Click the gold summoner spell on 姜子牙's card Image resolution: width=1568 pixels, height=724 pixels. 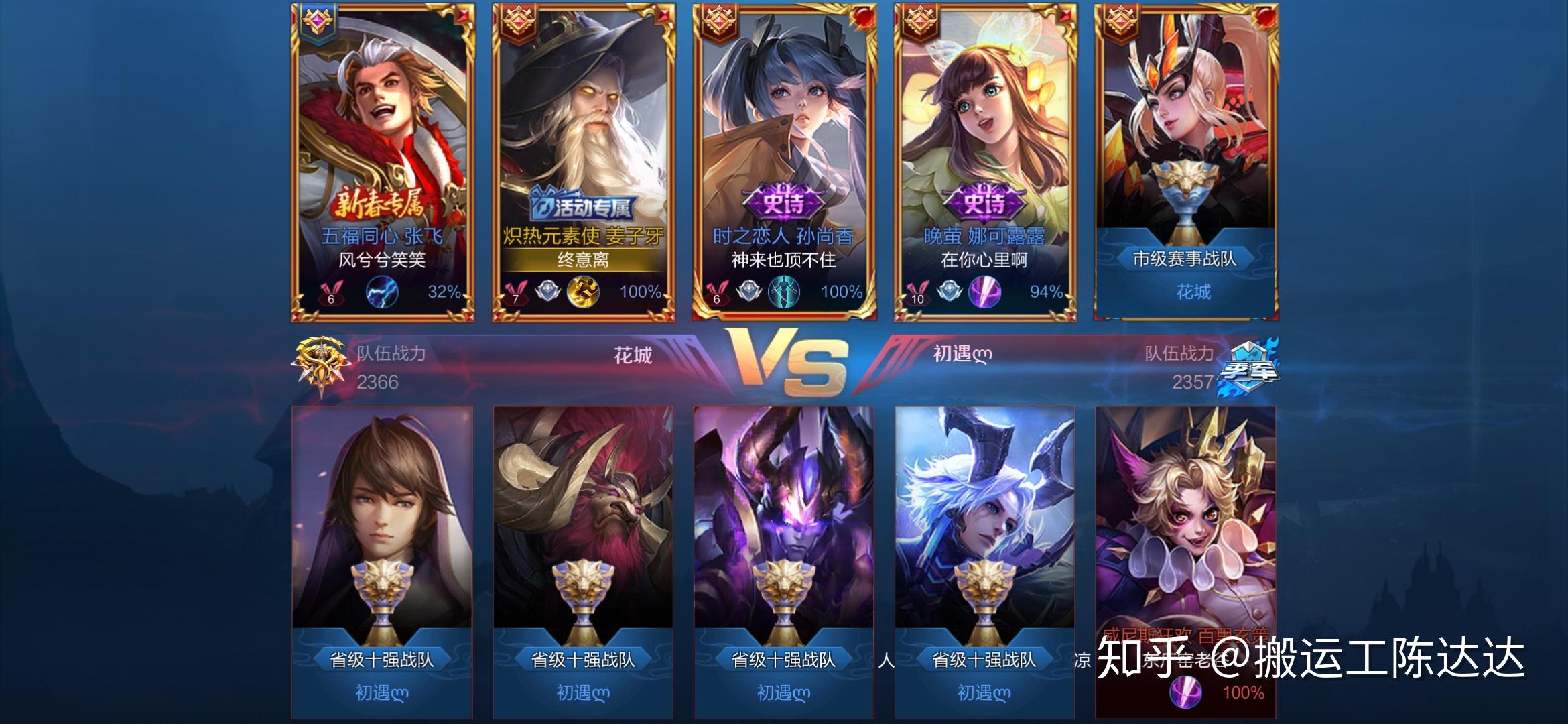pos(583,292)
